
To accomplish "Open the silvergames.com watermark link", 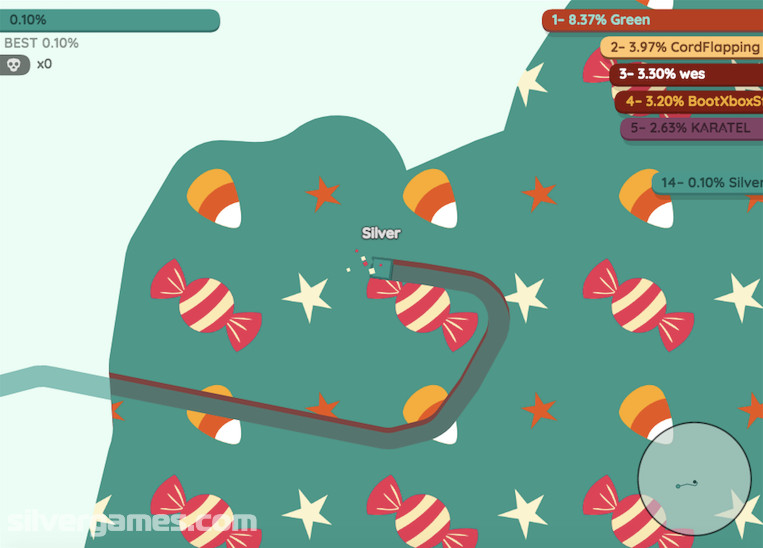I will (130, 522).
